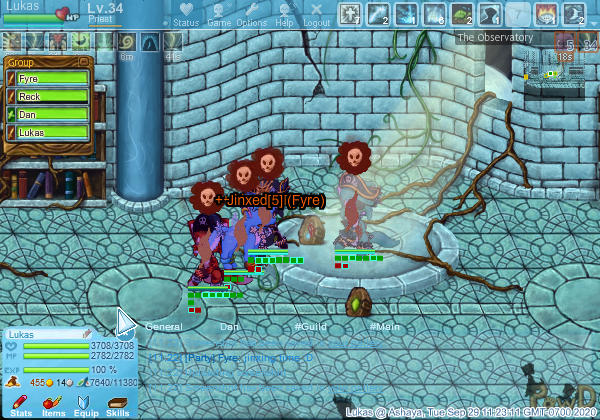Switch to the Dan chat tab
Image resolution: width=600 pixels, height=420 pixels.
(230, 327)
